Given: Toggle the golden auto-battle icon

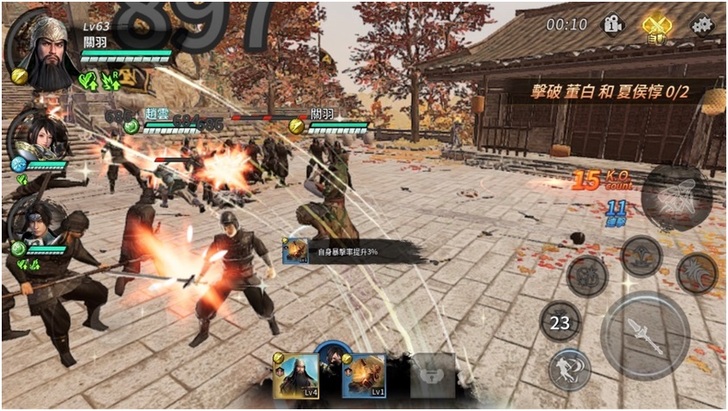Looking at the screenshot, I should tap(656, 25).
